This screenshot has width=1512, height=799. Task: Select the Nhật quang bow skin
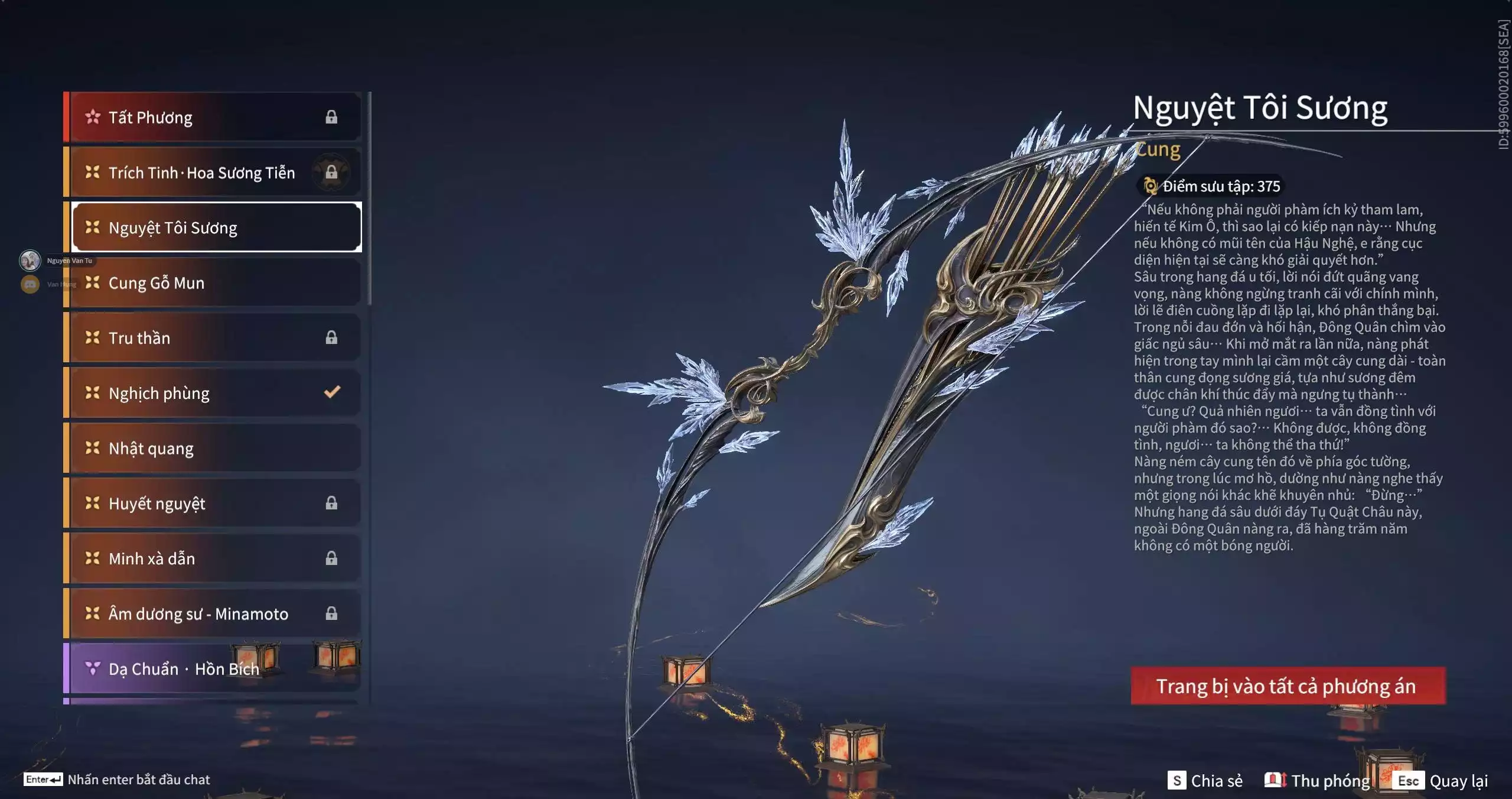tap(213, 448)
